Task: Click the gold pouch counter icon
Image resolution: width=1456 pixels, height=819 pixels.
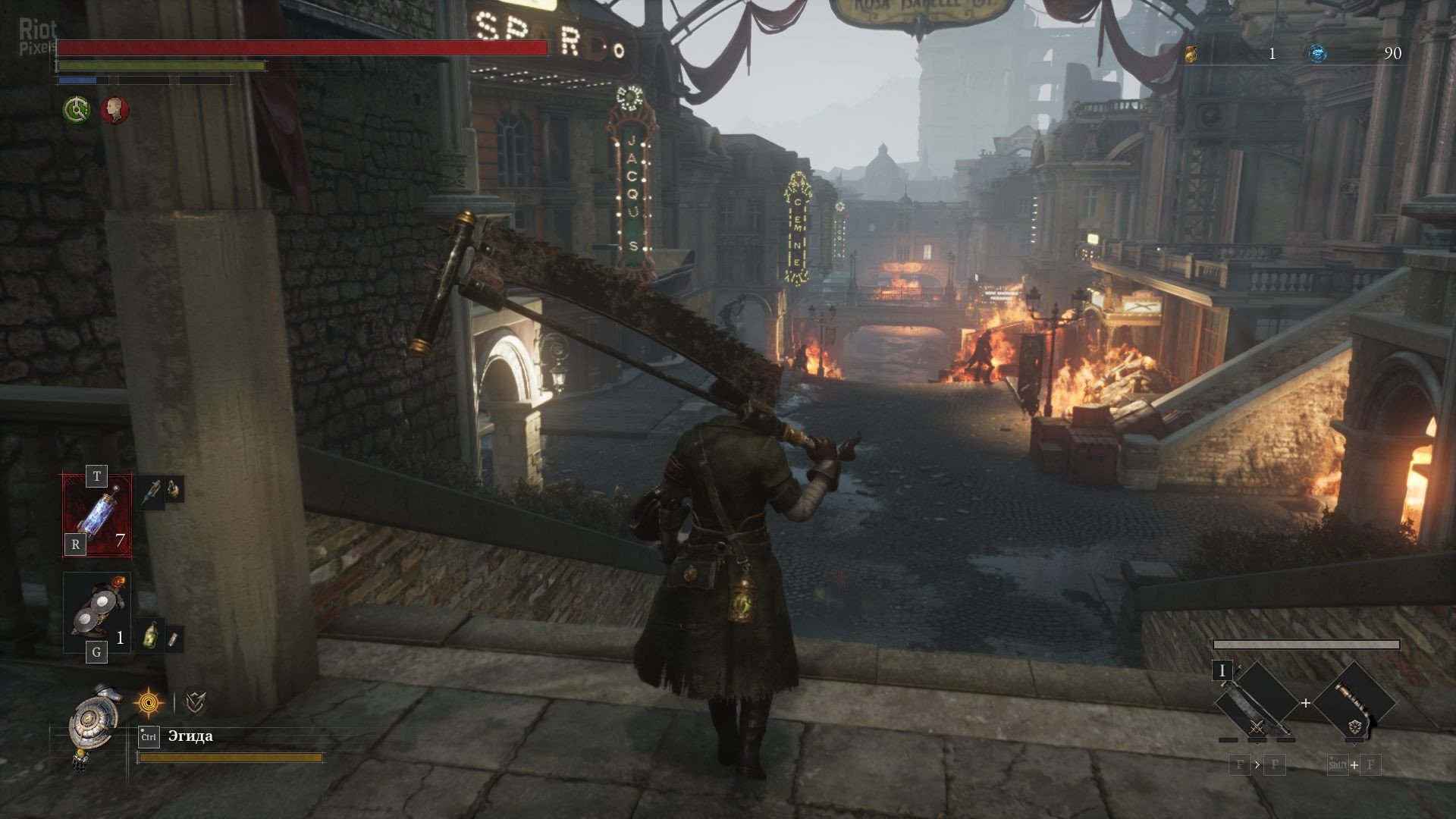Action: point(1191,53)
